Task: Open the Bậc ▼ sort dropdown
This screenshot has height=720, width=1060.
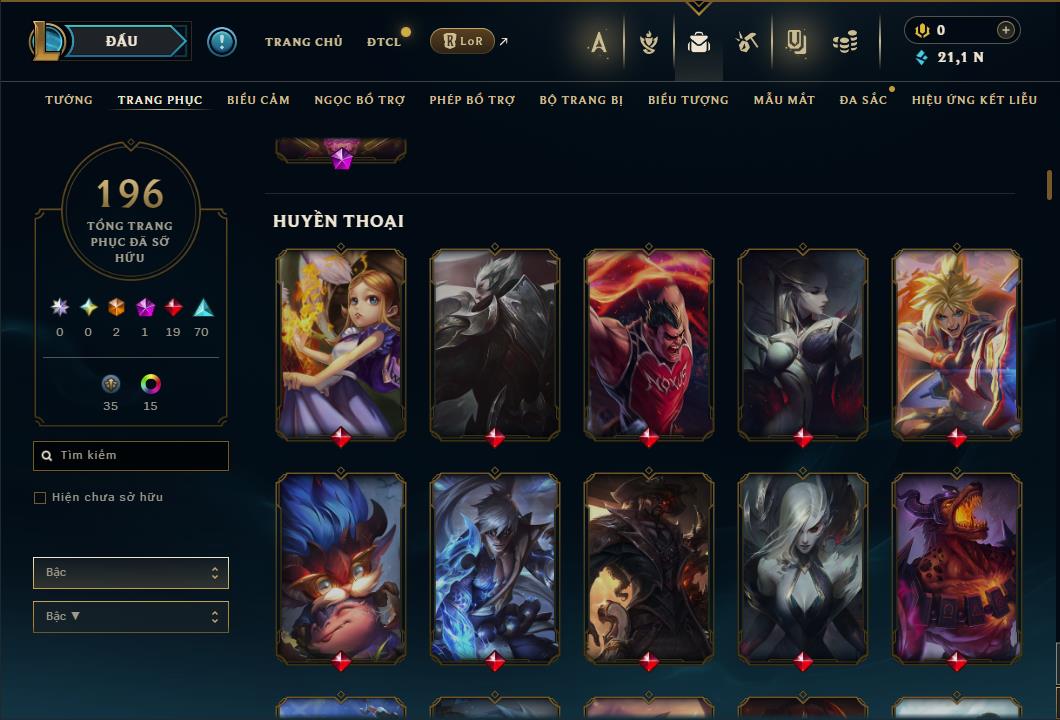Action: tap(131, 617)
